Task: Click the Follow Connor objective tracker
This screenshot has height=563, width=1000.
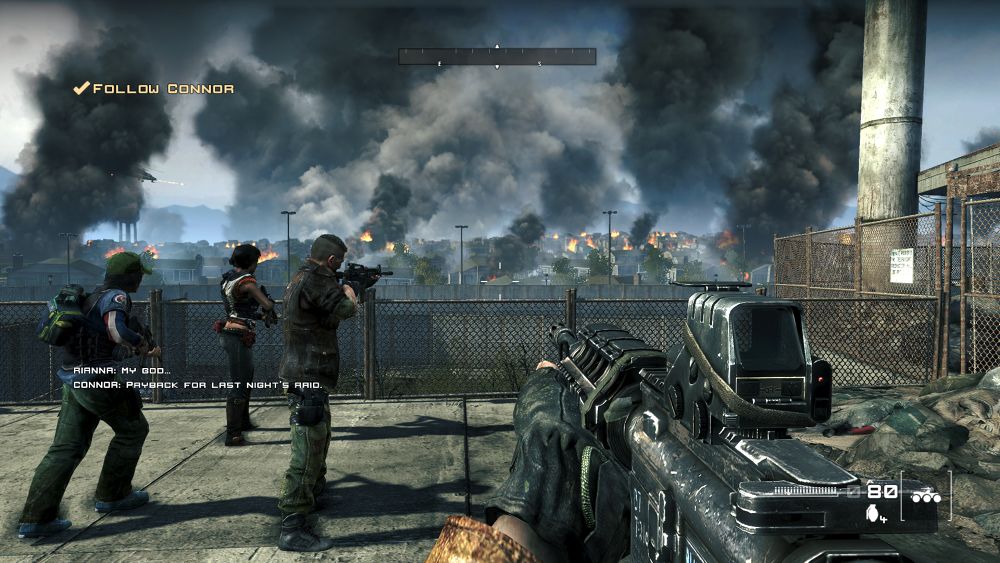Action: [154, 89]
